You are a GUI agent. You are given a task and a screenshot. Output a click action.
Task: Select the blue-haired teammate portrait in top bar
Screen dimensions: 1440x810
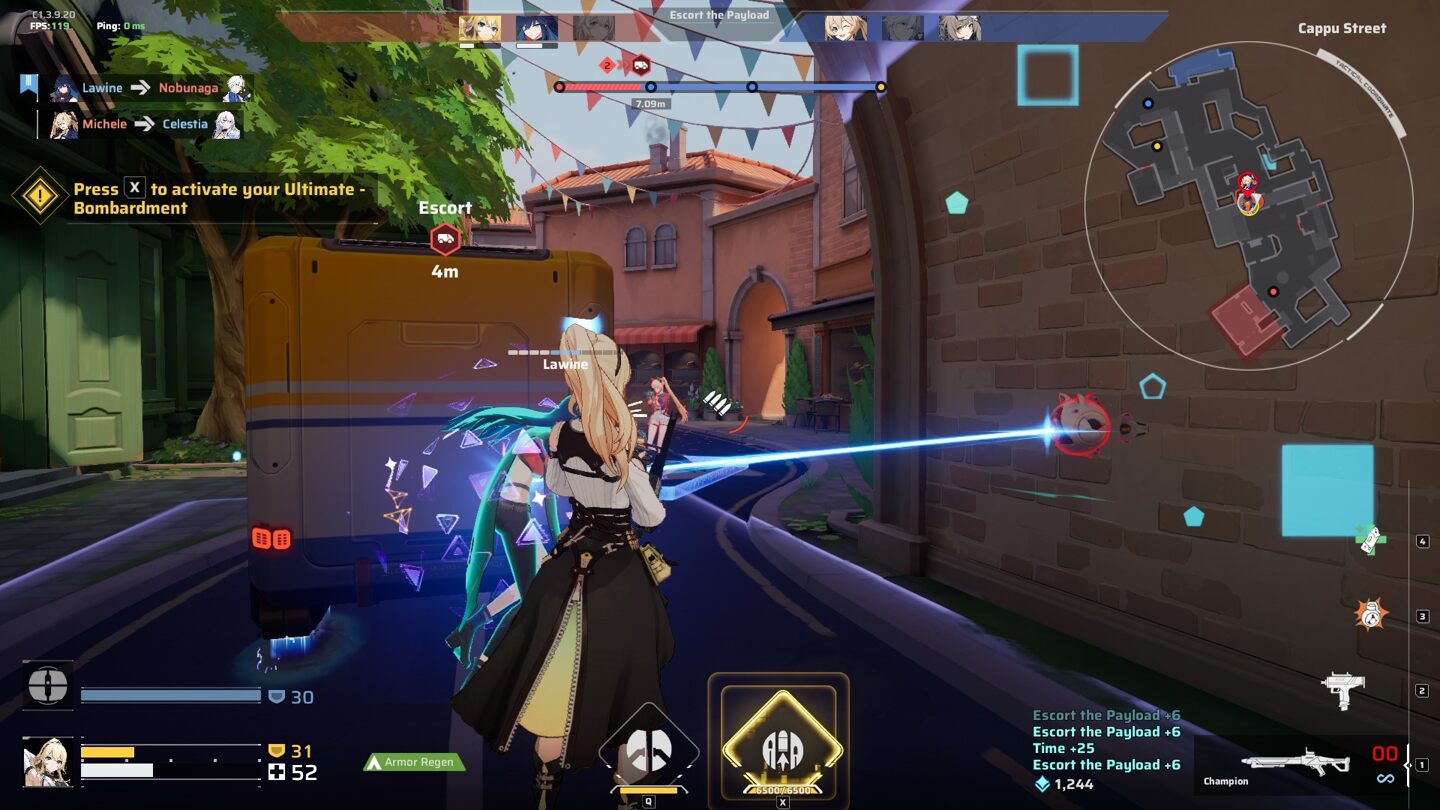[537, 28]
